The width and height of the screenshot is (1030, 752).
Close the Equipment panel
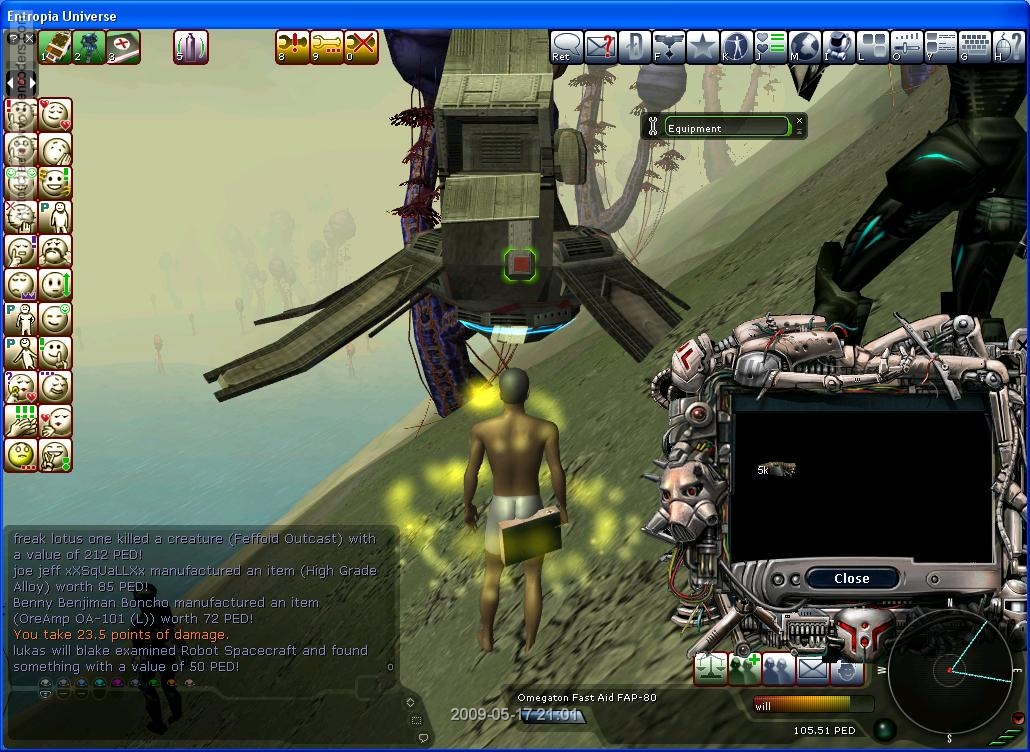(799, 122)
